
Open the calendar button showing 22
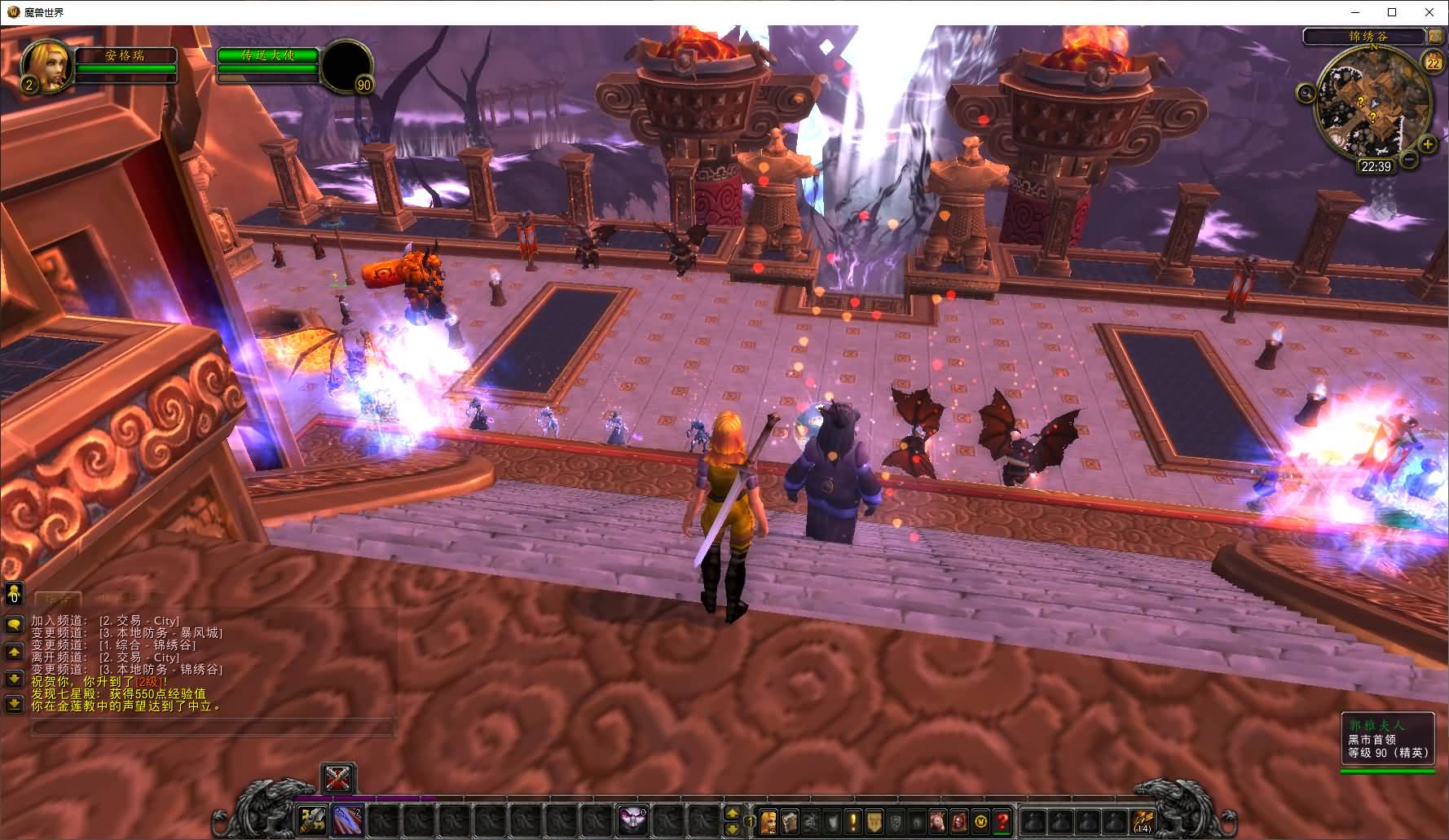[1432, 62]
